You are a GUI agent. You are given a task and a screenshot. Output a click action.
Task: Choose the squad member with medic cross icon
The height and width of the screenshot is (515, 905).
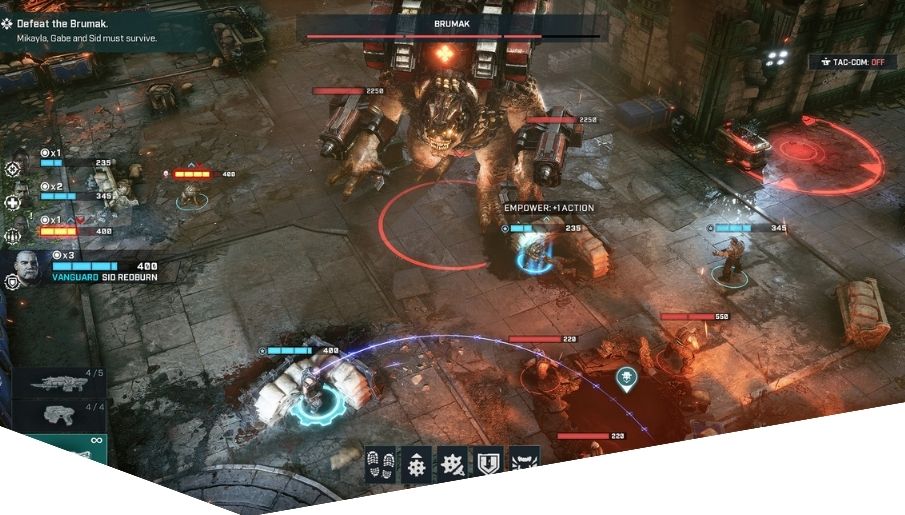(x=13, y=203)
